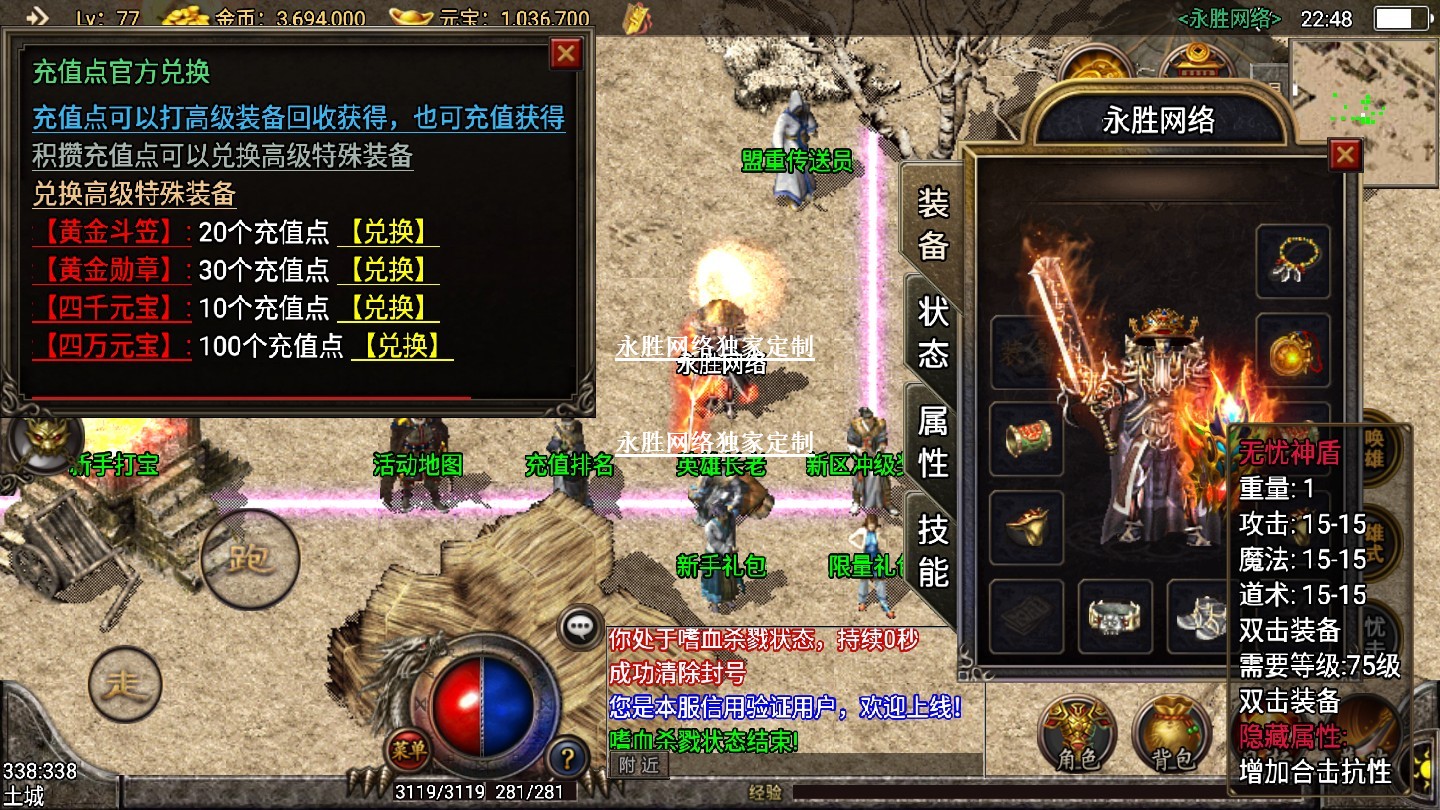
Task: Close the 永胜网络 character panel
Action: point(1345,155)
